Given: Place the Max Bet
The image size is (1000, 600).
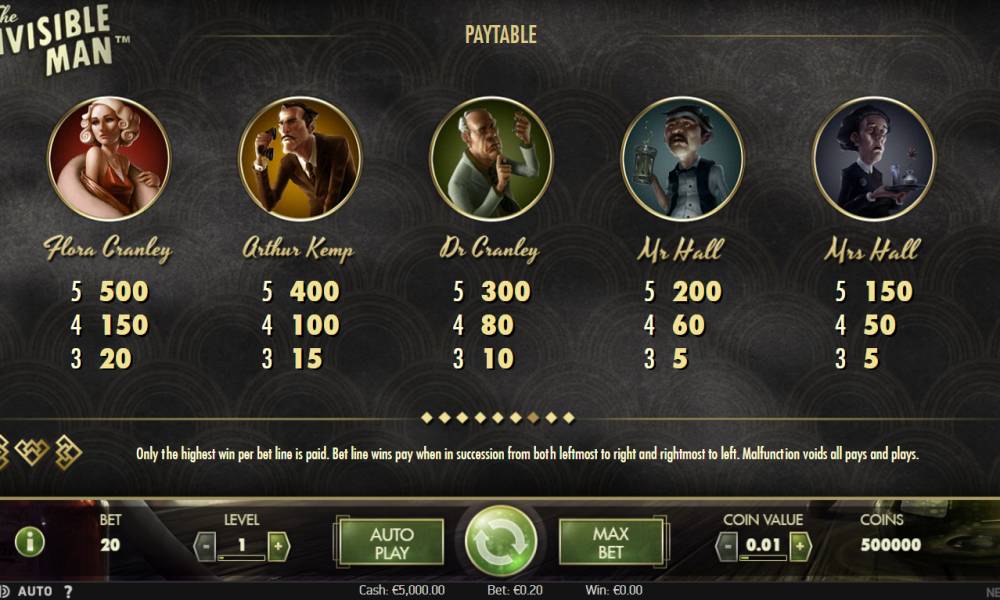Looking at the screenshot, I should pyautogui.click(x=610, y=542).
